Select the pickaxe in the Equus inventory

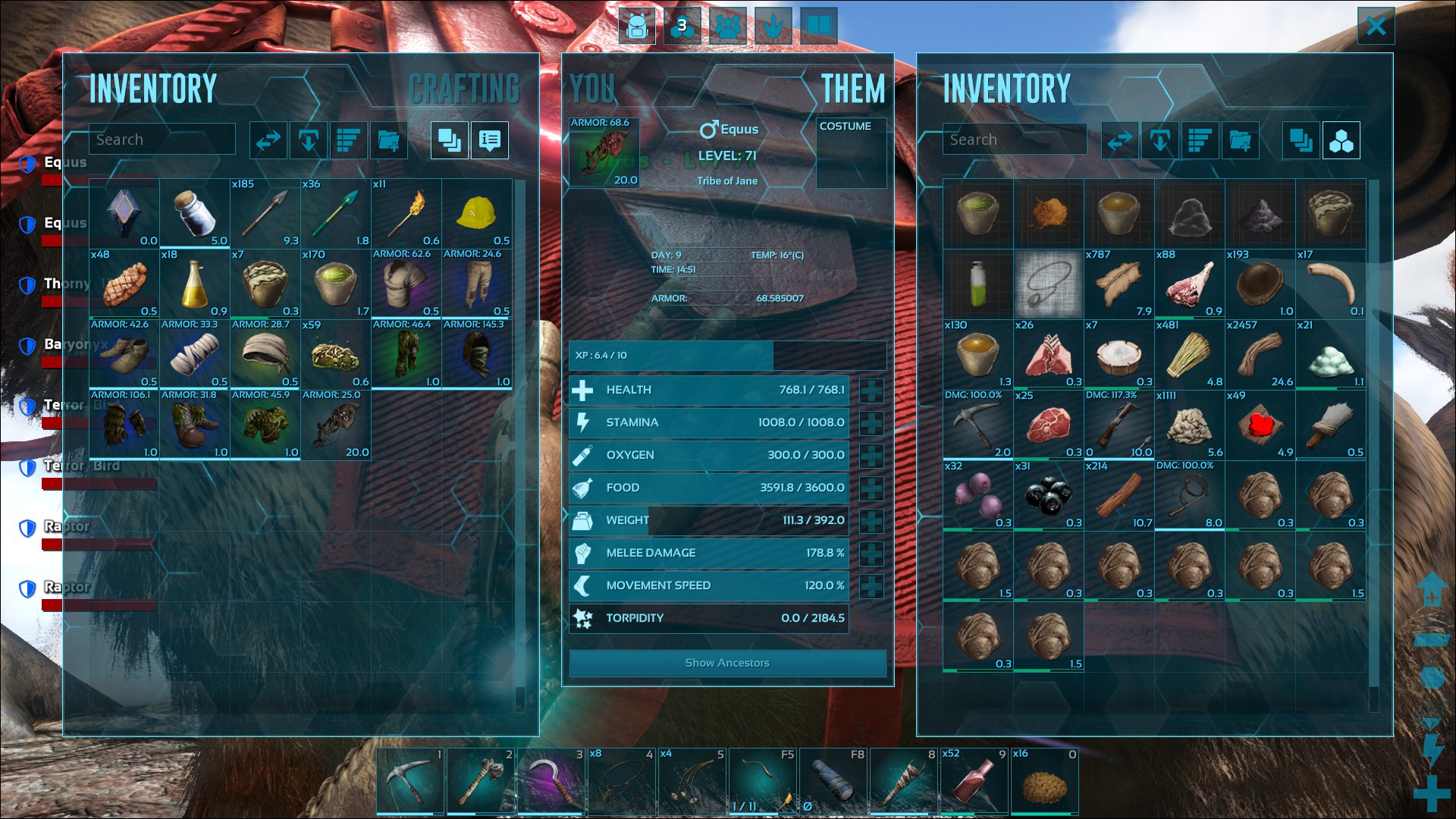click(977, 425)
